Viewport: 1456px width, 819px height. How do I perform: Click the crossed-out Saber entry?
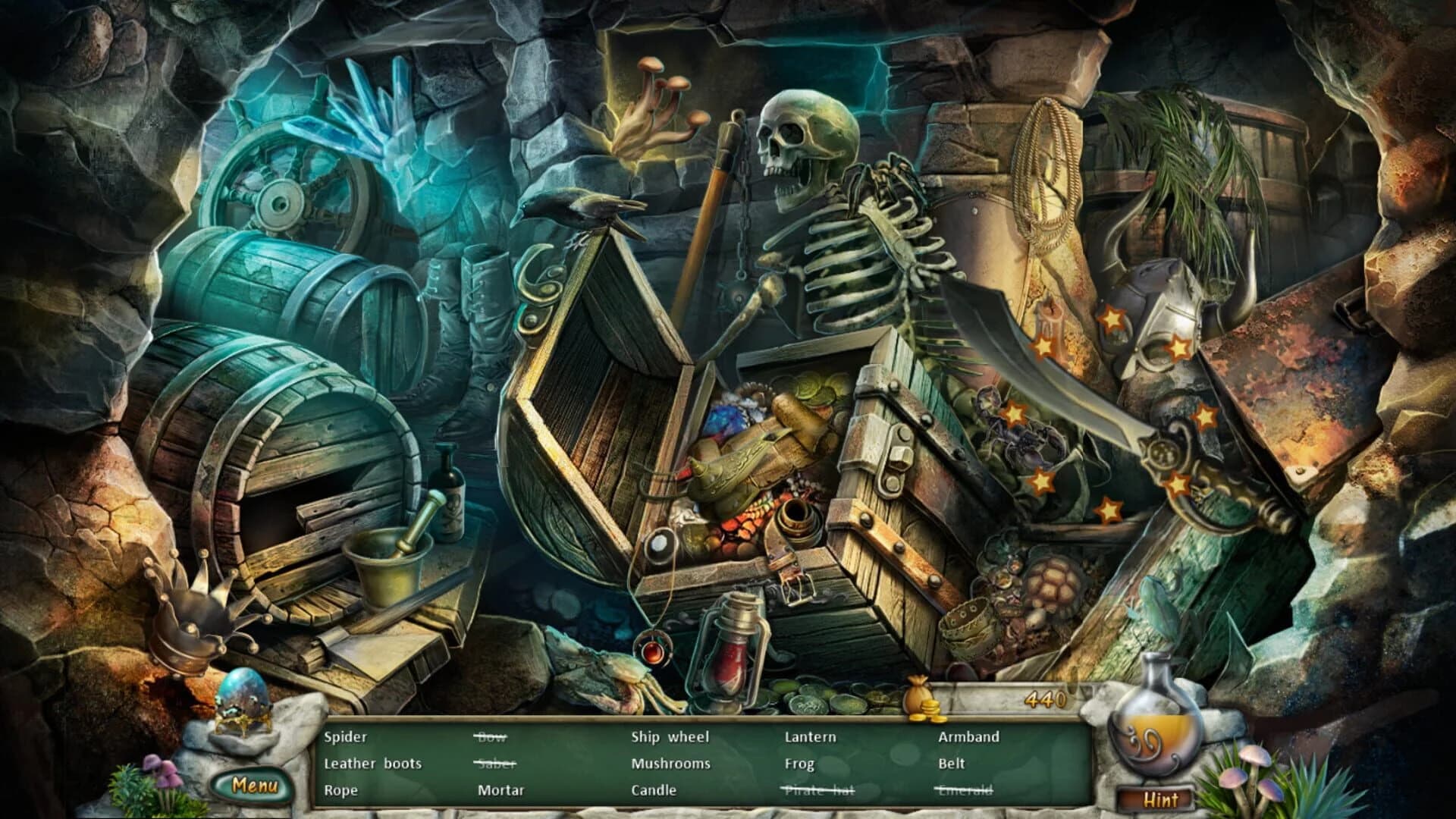(x=497, y=764)
